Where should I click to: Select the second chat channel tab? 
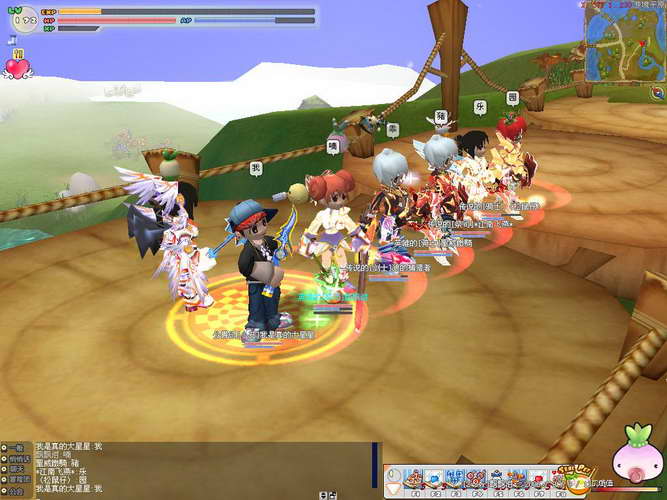coord(16,458)
